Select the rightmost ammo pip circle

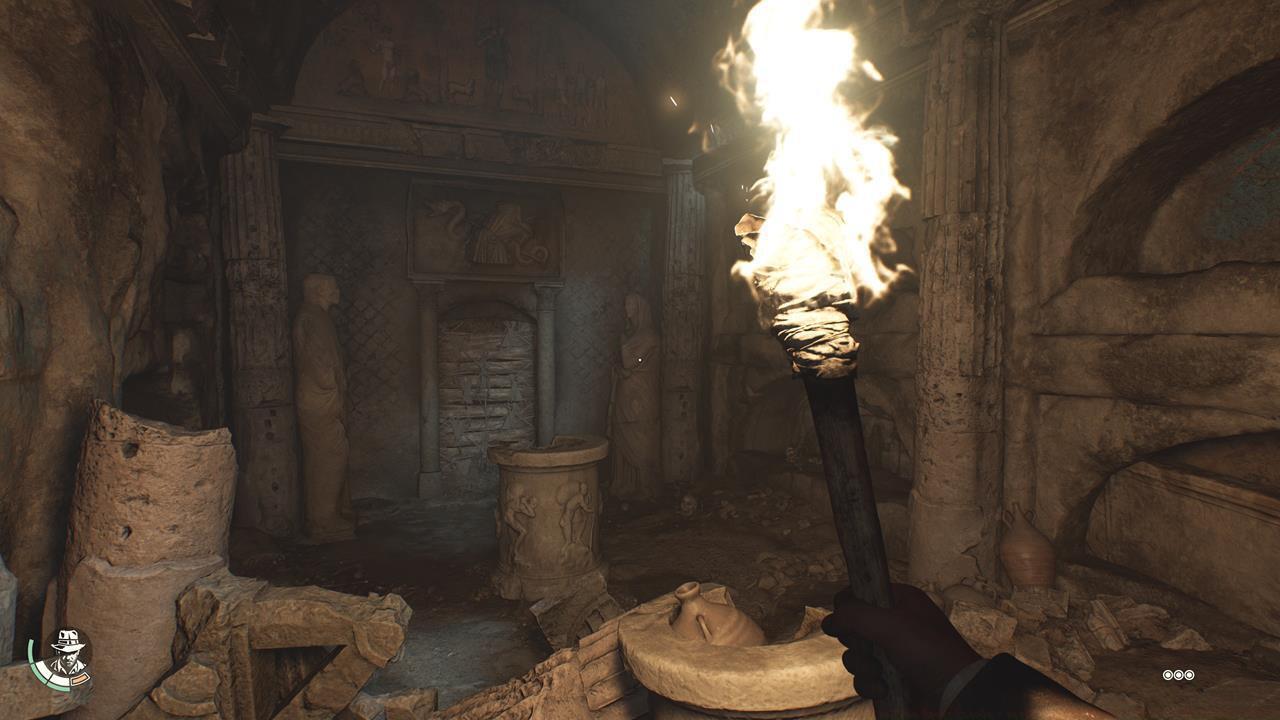pyautogui.click(x=1190, y=674)
